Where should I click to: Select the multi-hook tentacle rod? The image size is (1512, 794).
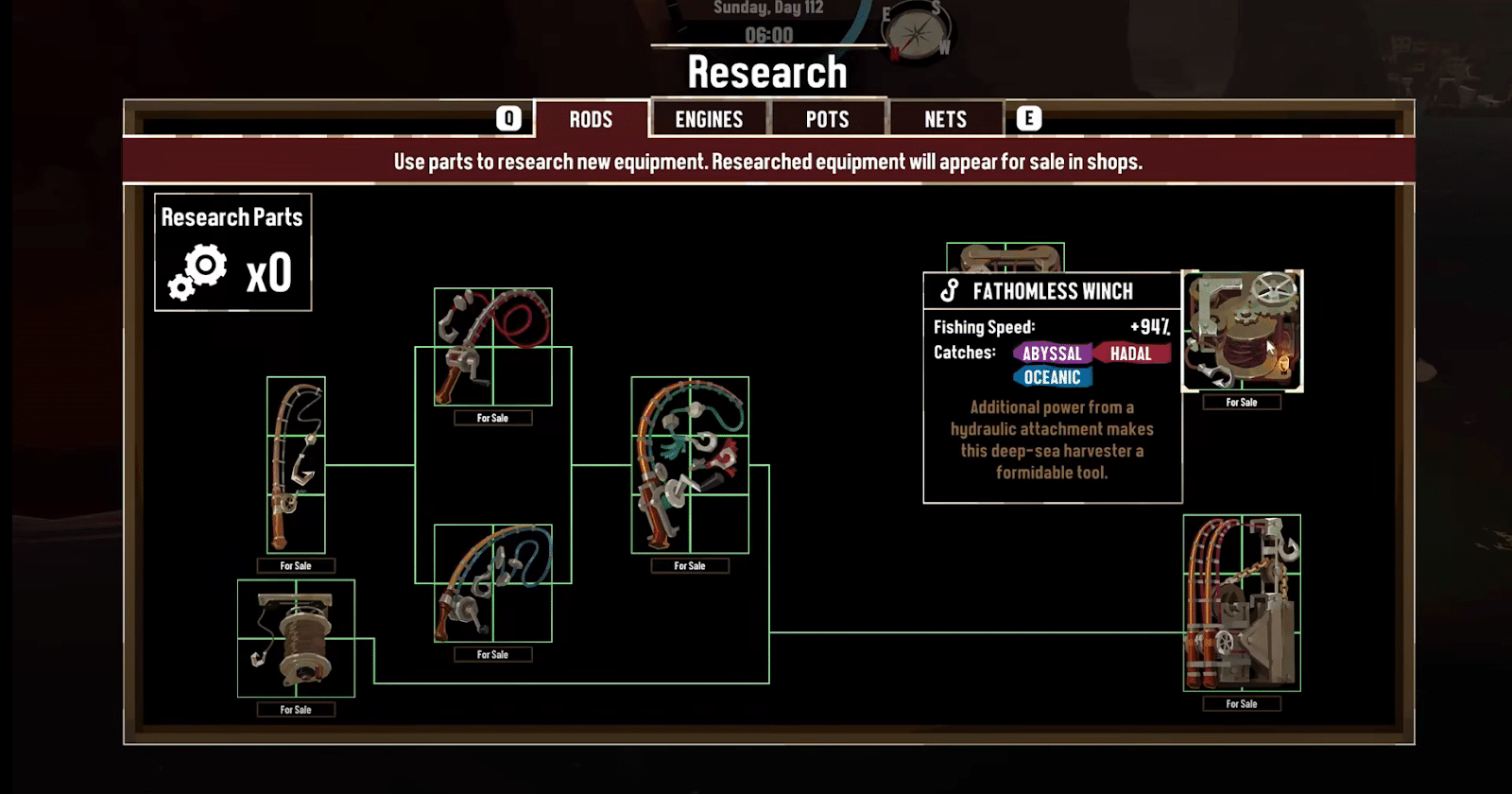690,465
